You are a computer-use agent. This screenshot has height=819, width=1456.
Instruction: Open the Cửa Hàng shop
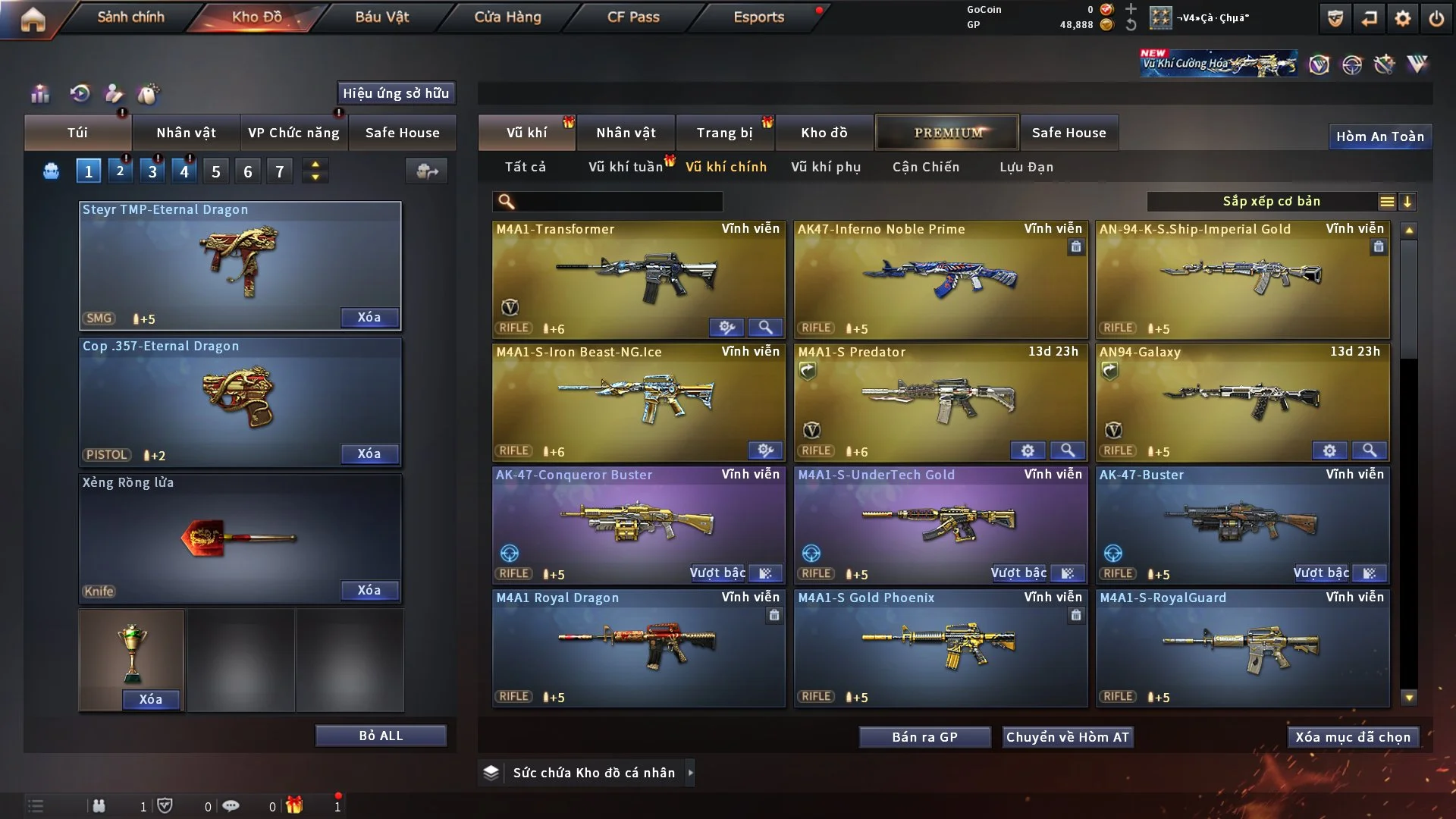[507, 17]
